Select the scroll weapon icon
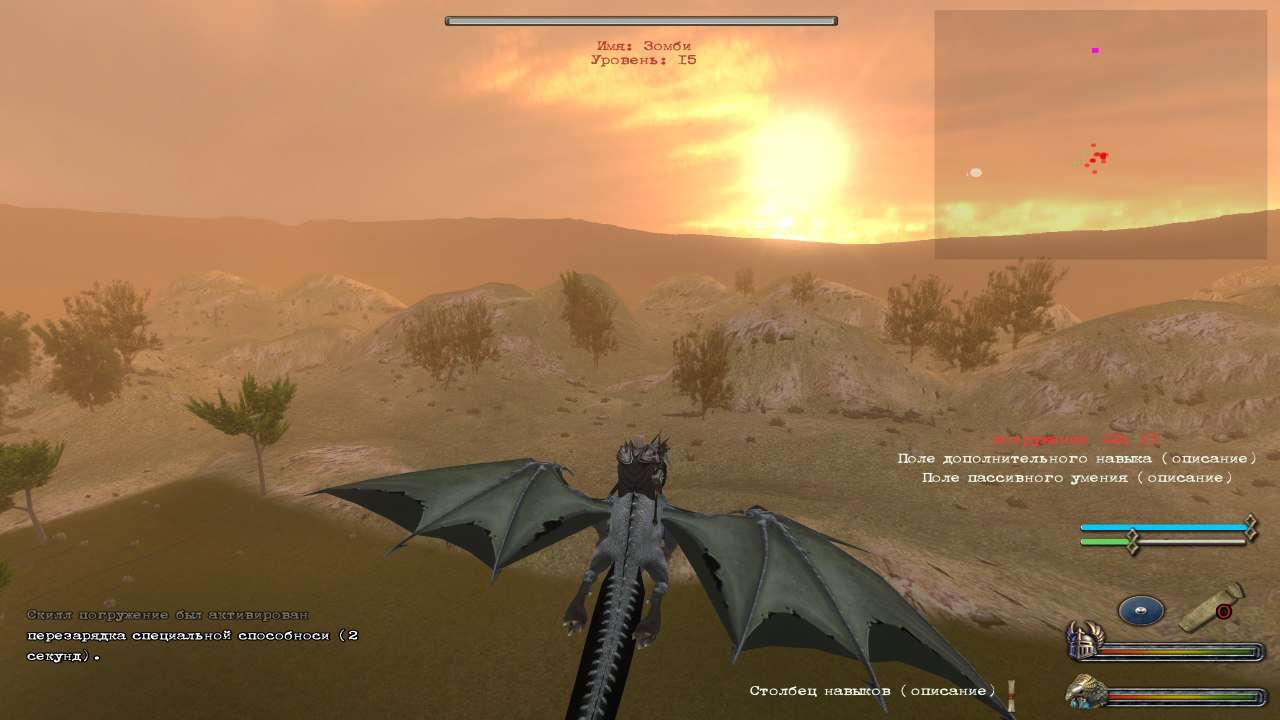This screenshot has height=720, width=1280. (1211, 608)
